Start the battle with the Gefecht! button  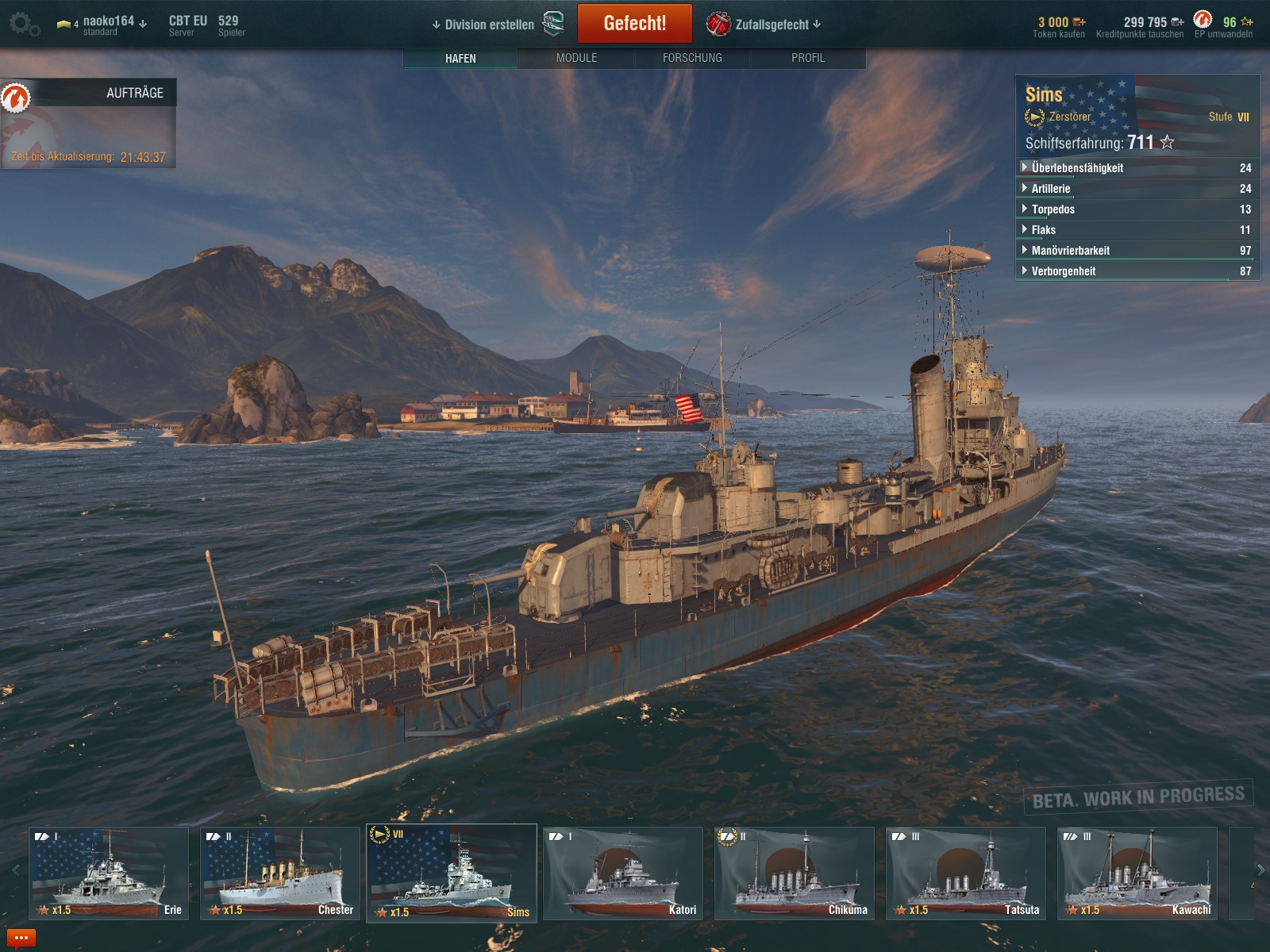[x=634, y=24]
